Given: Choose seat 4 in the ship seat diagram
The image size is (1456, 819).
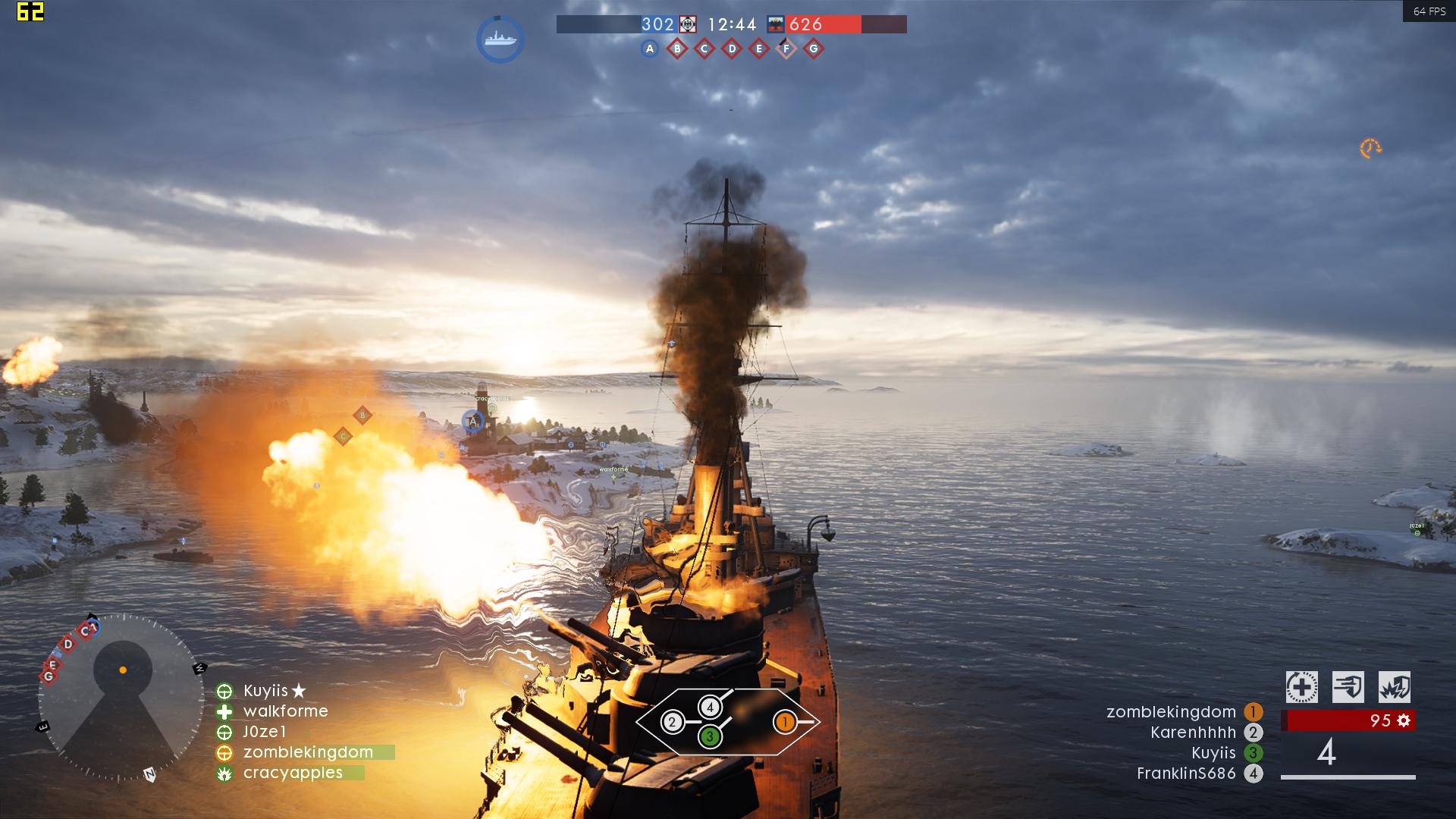Looking at the screenshot, I should [710, 708].
